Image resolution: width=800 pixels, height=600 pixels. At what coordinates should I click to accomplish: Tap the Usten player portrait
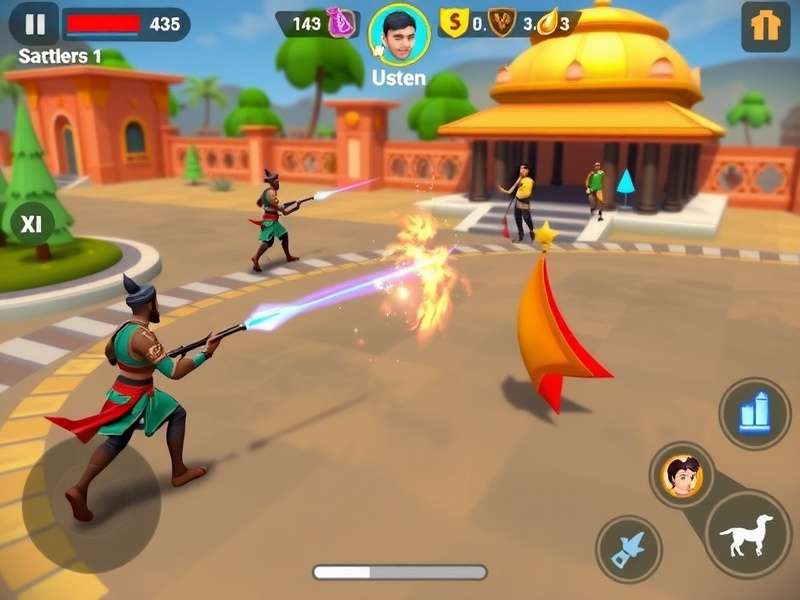pyautogui.click(x=399, y=34)
